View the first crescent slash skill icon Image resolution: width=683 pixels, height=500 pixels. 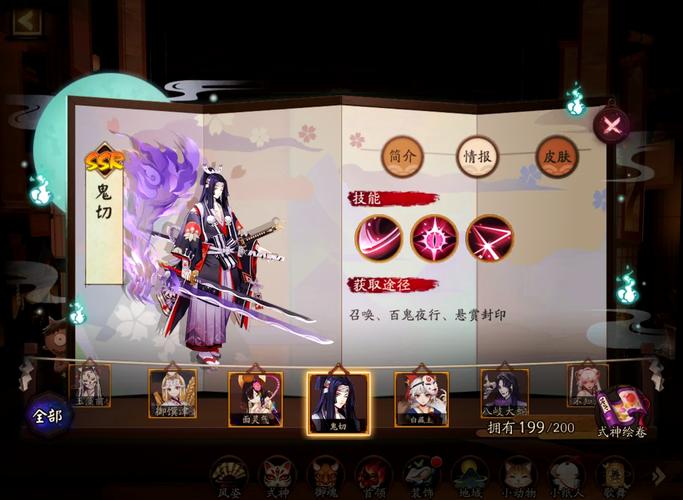(x=378, y=238)
